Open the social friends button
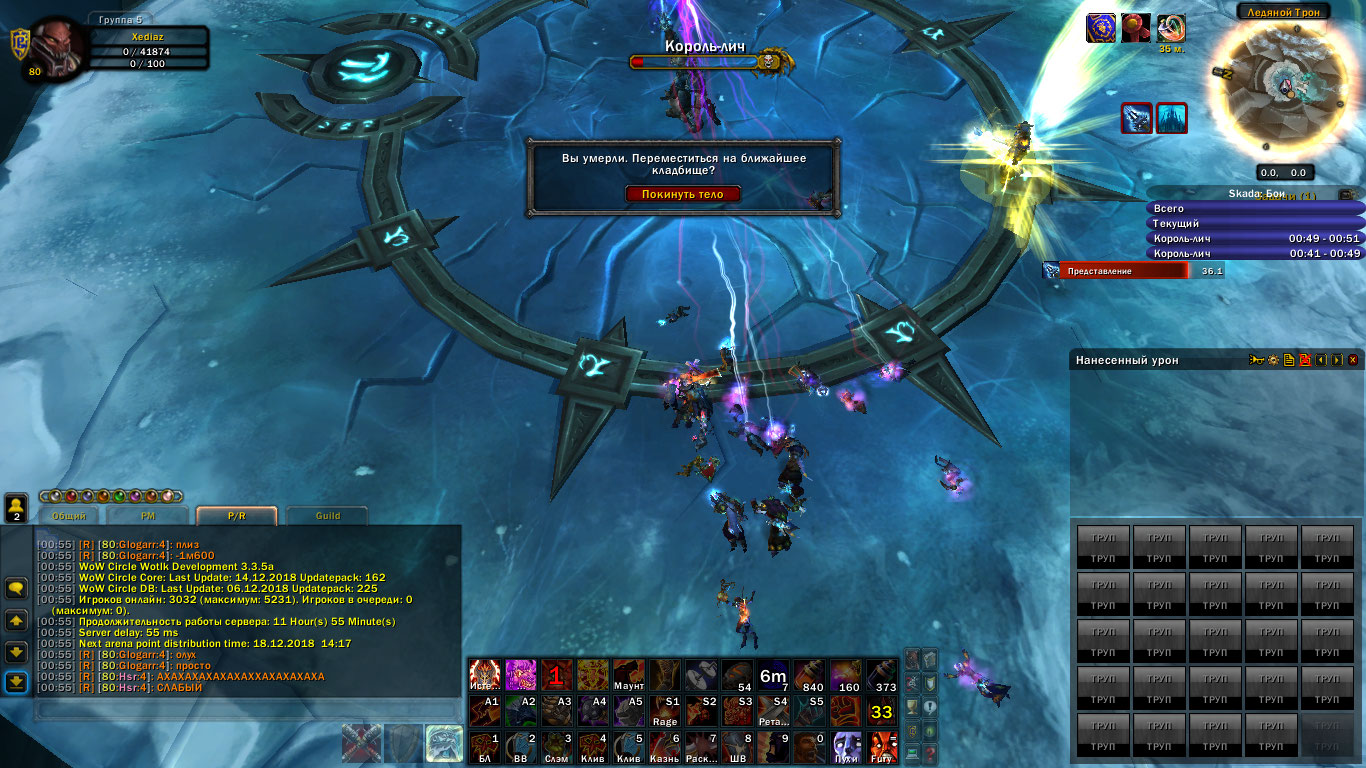 16,508
